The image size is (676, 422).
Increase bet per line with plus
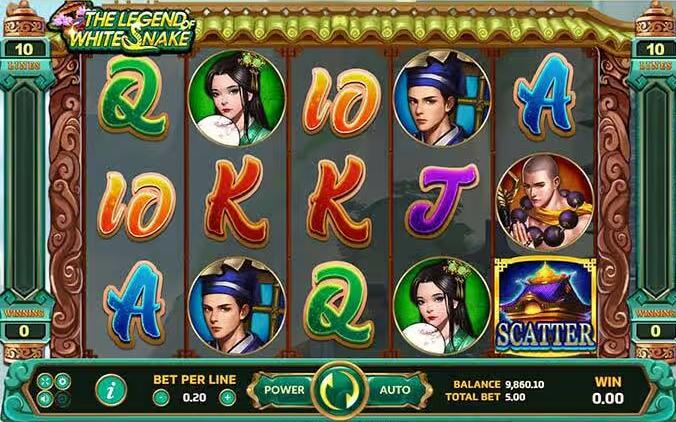227,397
